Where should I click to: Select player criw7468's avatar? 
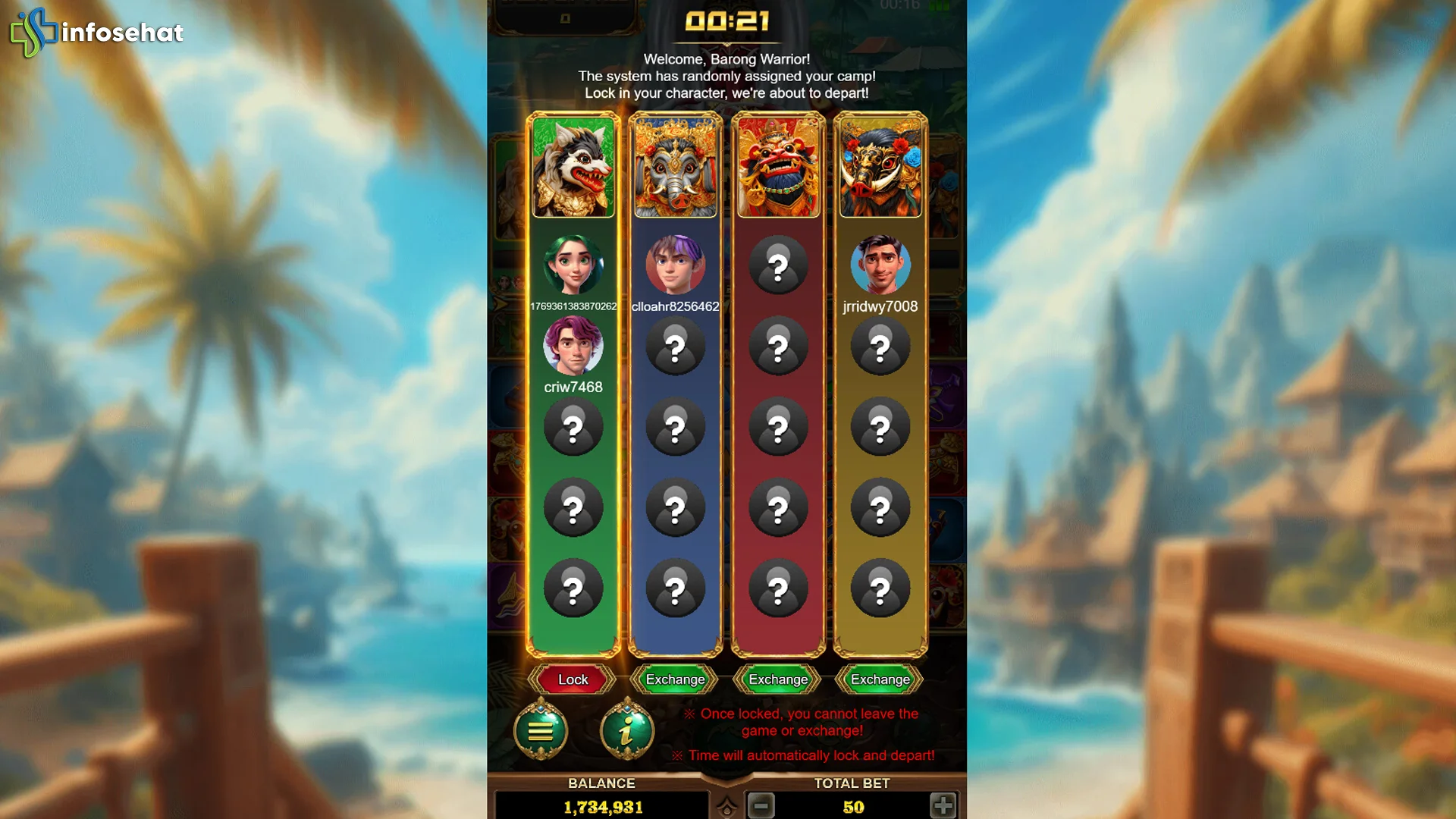[573, 347]
